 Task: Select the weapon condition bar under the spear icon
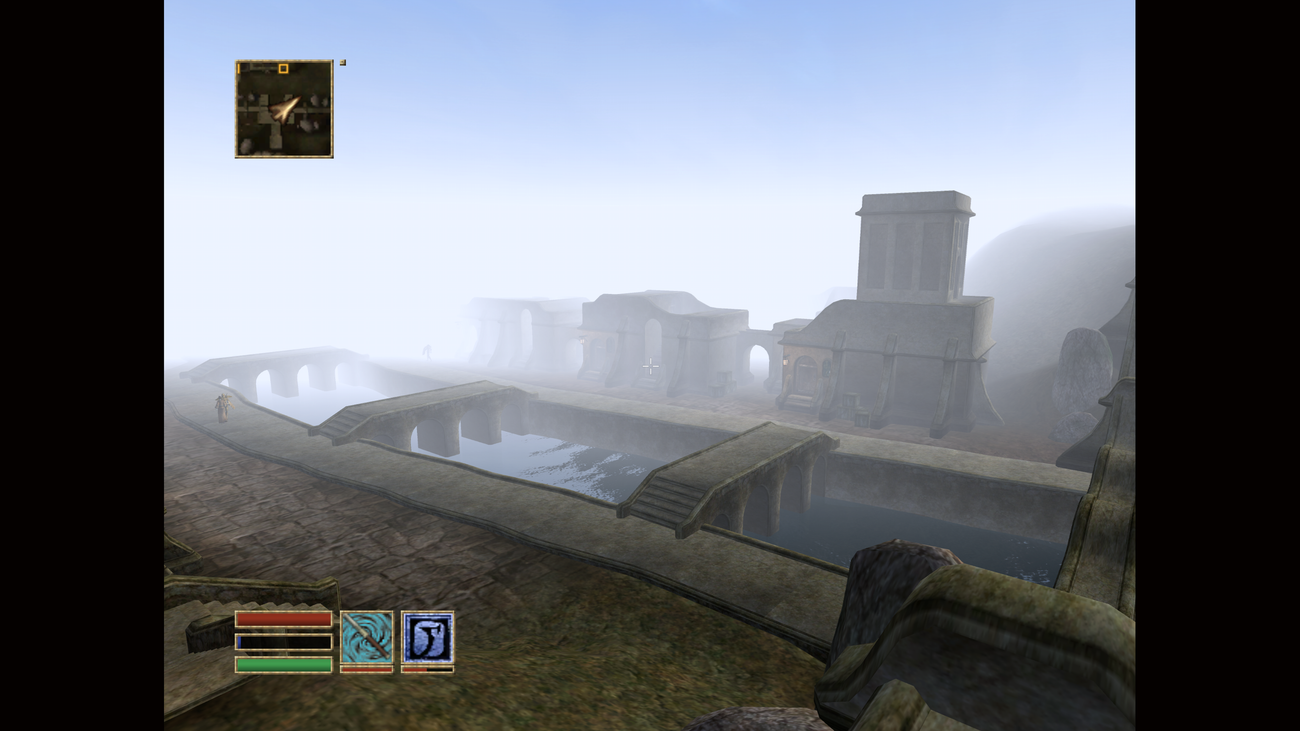pyautogui.click(x=366, y=671)
